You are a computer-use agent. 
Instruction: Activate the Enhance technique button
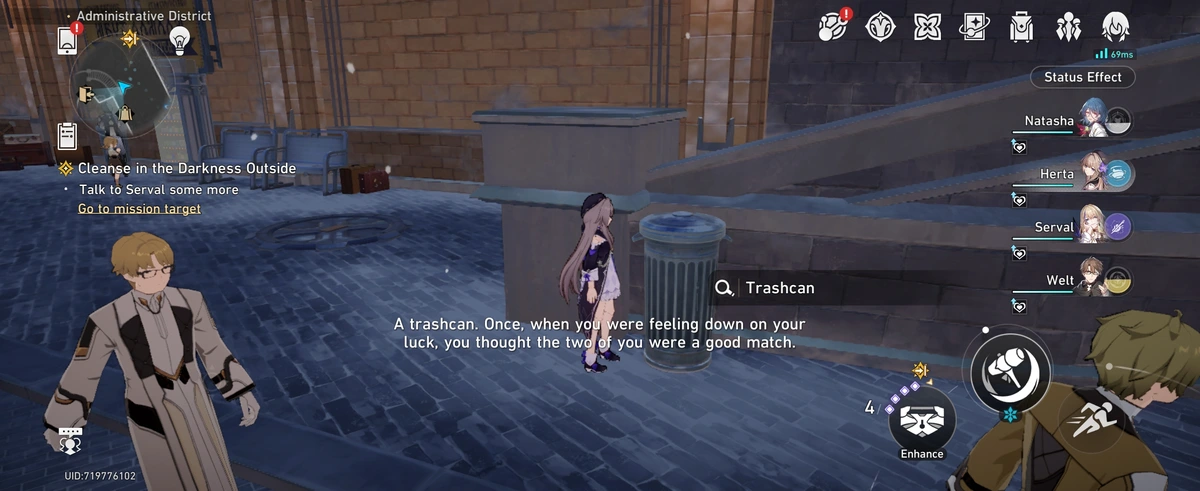click(x=922, y=421)
